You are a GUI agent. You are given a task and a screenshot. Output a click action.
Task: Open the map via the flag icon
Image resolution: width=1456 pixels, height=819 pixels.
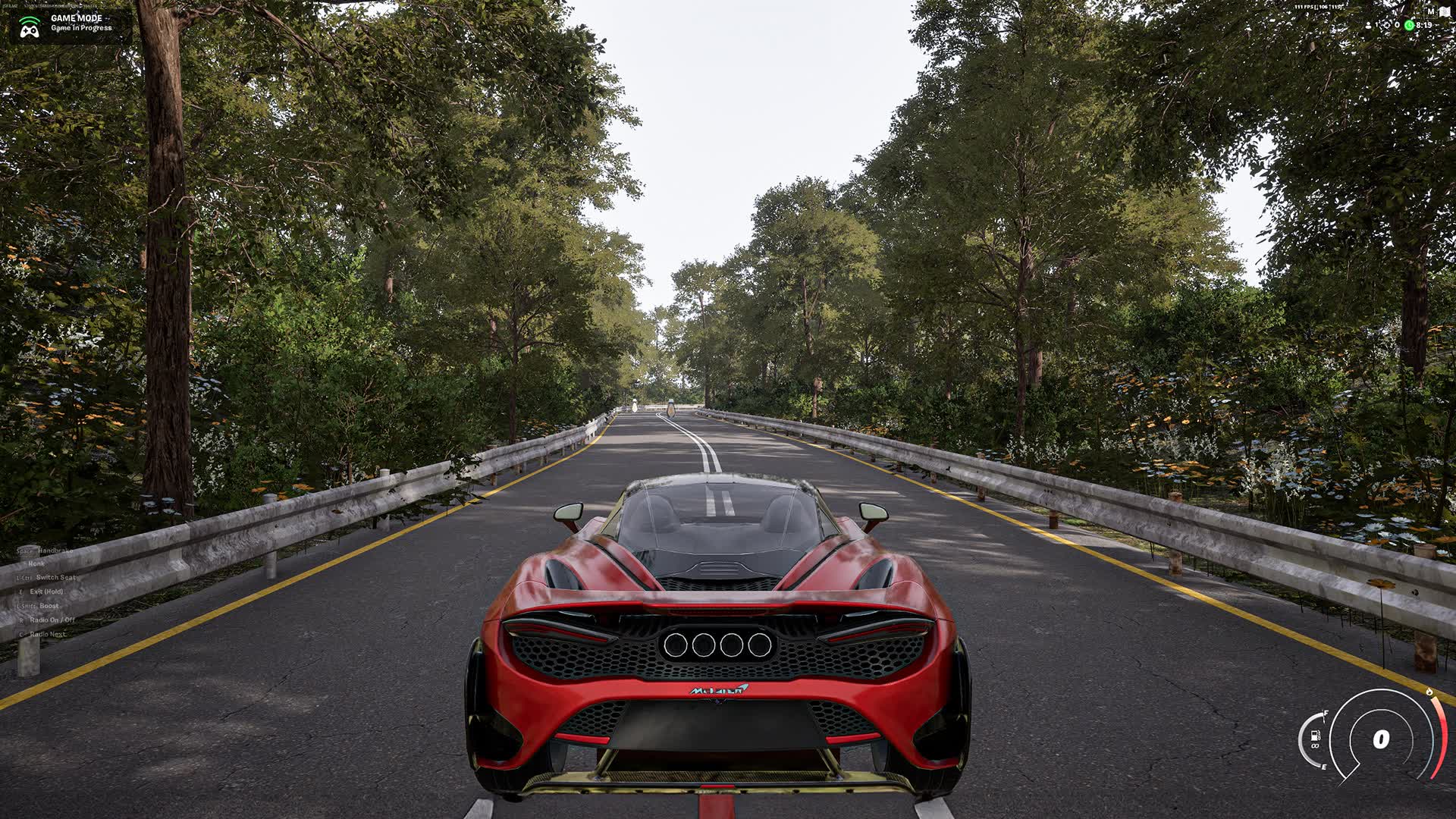[1445, 11]
